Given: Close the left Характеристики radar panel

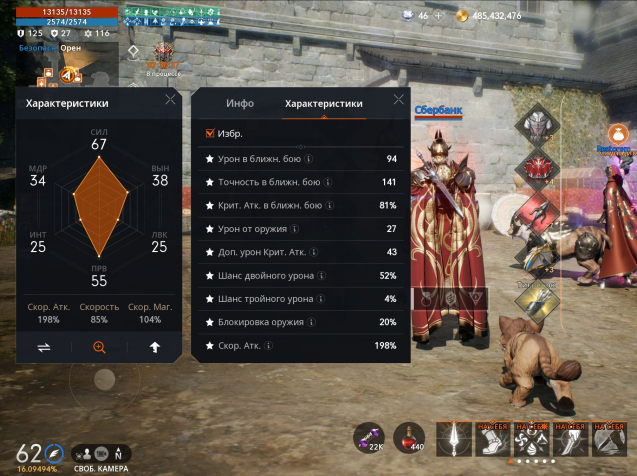Looking at the screenshot, I should (x=170, y=99).
